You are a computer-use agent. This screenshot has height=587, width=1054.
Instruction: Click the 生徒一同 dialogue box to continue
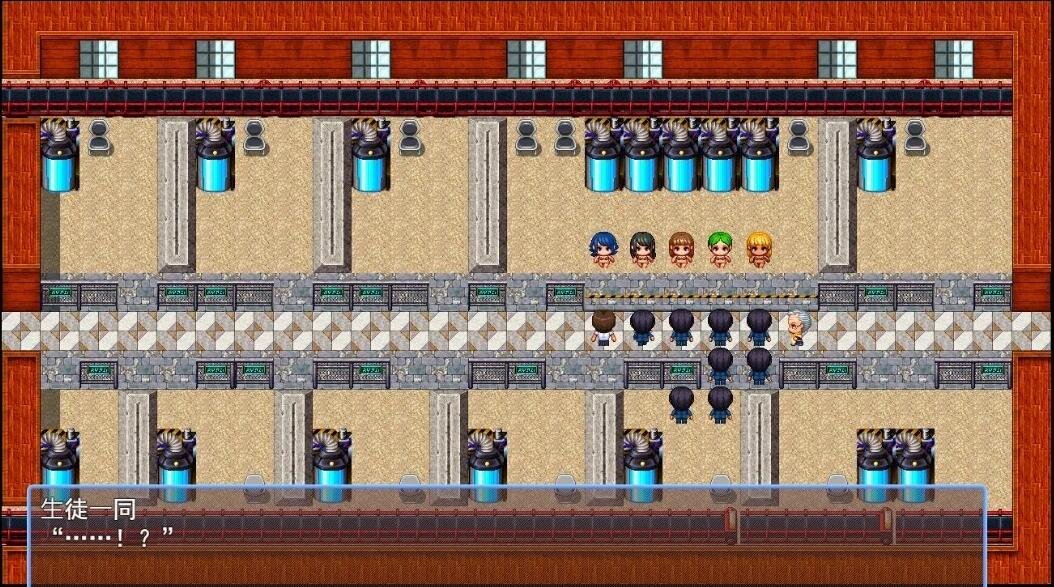tap(506, 535)
